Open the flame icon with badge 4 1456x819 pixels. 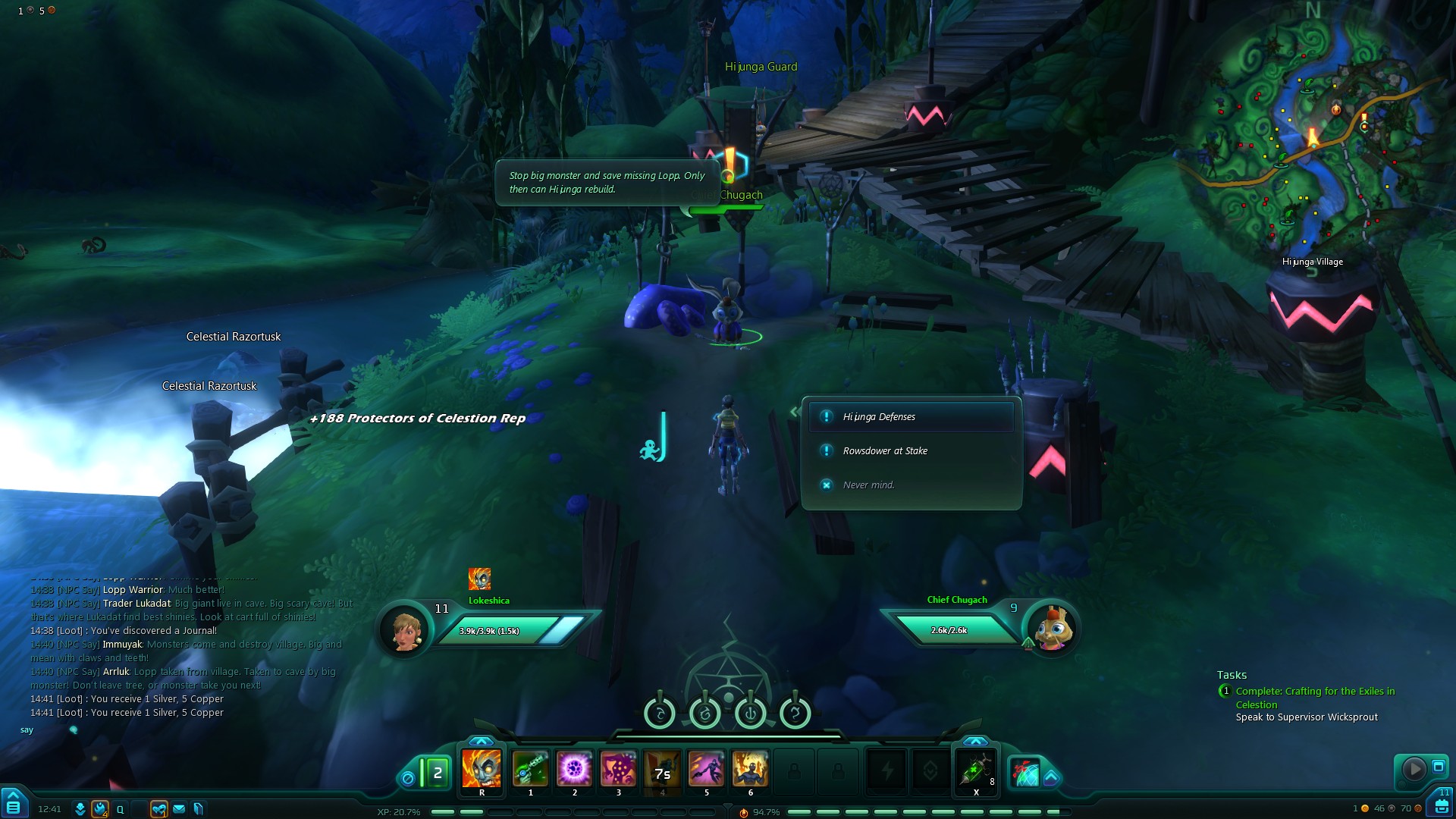pos(100,809)
